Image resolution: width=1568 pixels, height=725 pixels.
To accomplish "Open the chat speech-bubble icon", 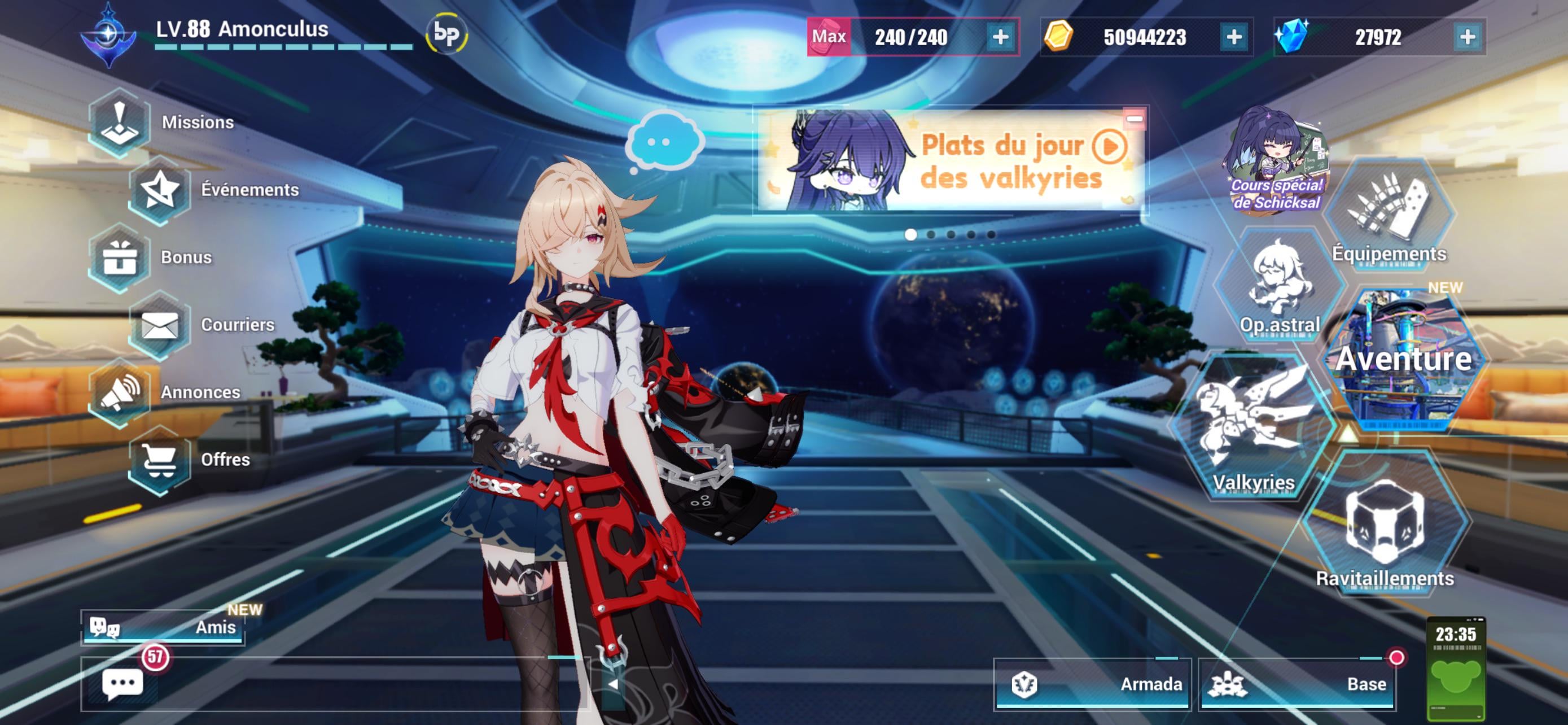I will tap(122, 684).
